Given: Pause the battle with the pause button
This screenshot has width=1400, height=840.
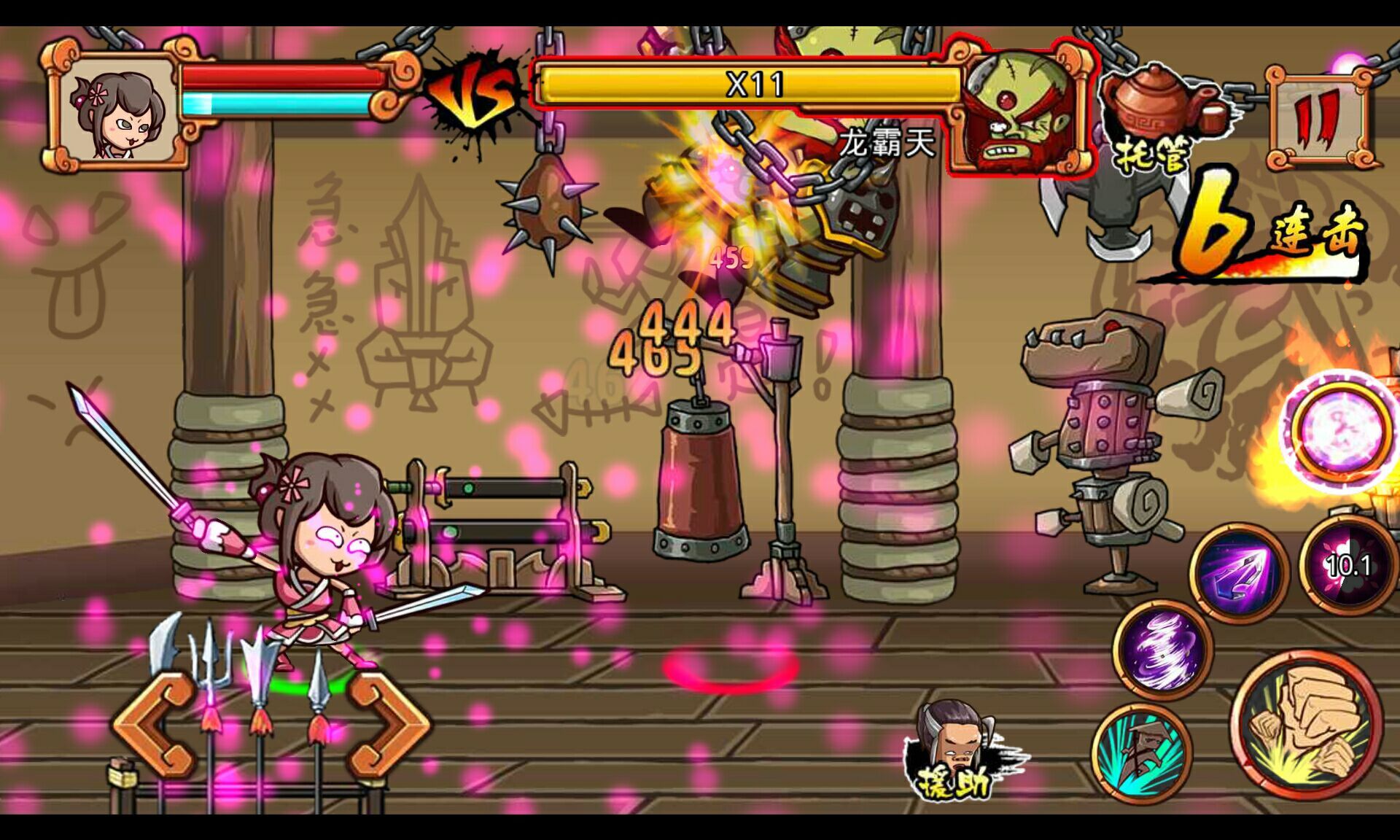Looking at the screenshot, I should coord(1318,118).
